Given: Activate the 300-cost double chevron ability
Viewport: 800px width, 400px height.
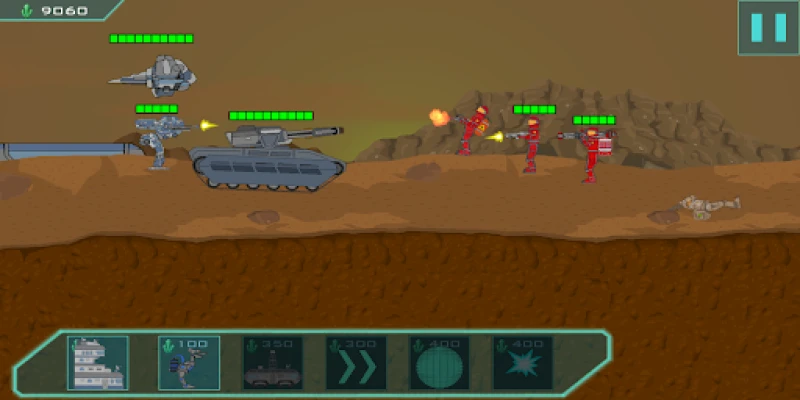Looking at the screenshot, I should pos(356,362).
